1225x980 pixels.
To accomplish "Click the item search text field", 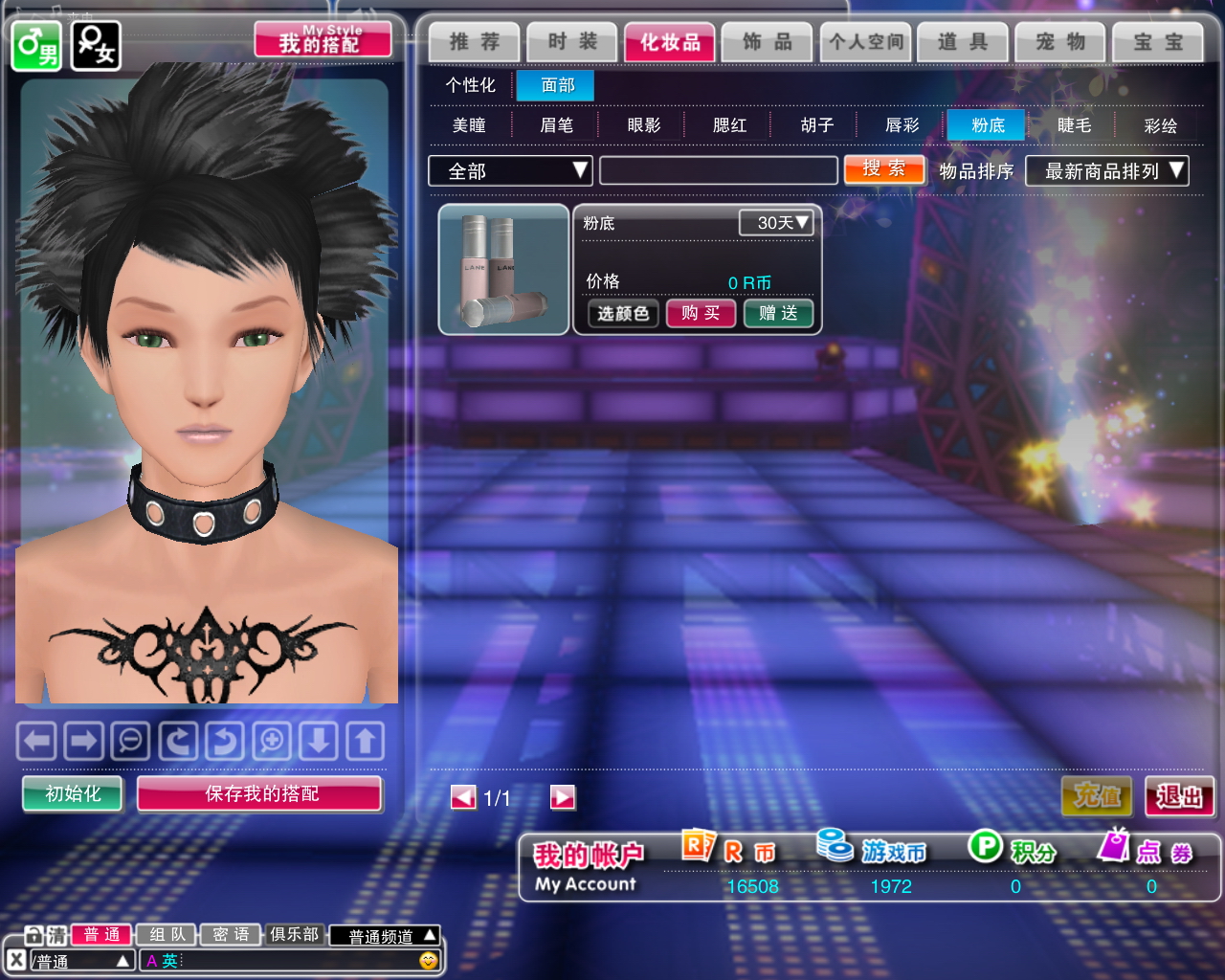I will point(718,171).
